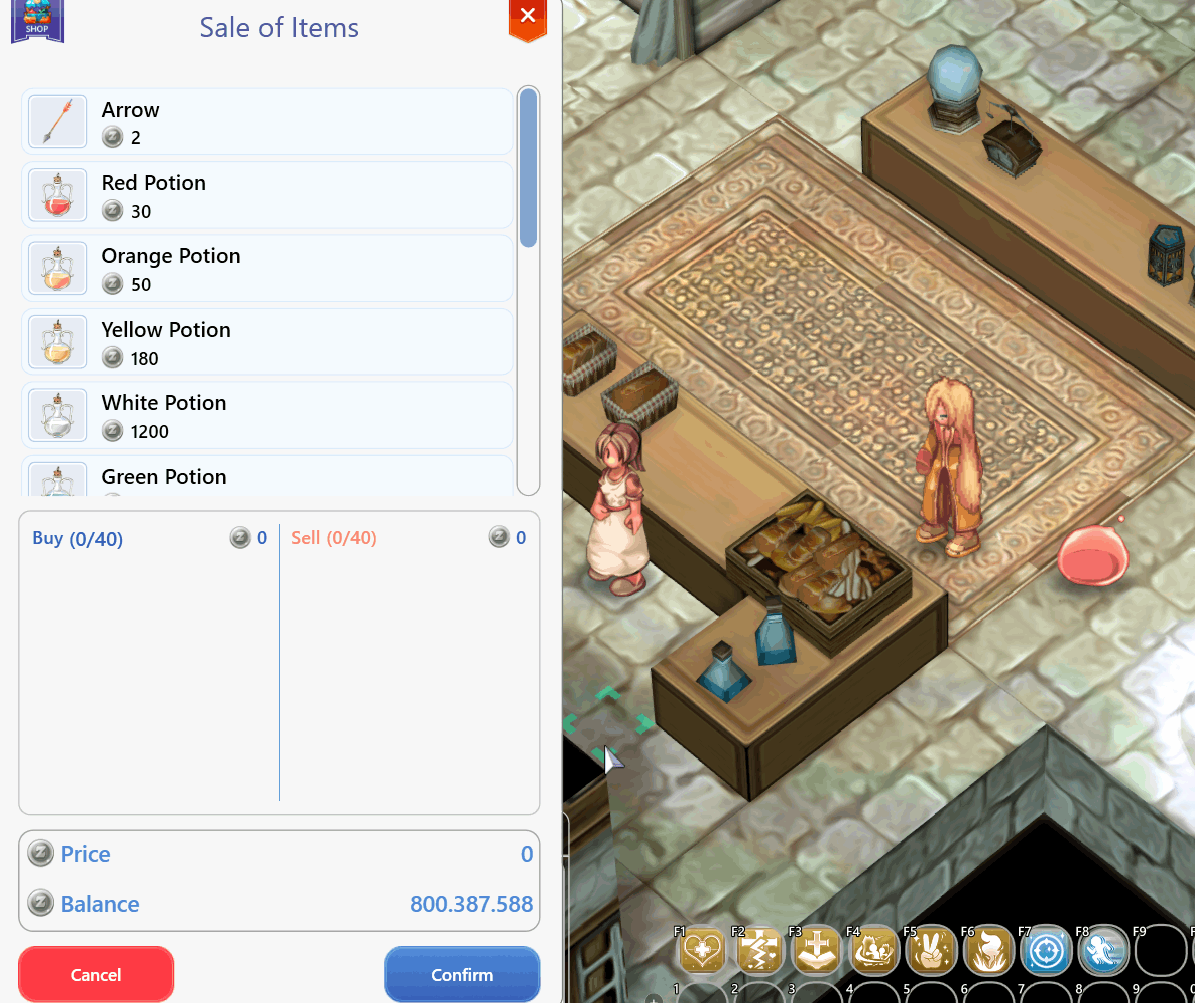Add White Potion from the list
The image size is (1195, 1003).
(267, 416)
